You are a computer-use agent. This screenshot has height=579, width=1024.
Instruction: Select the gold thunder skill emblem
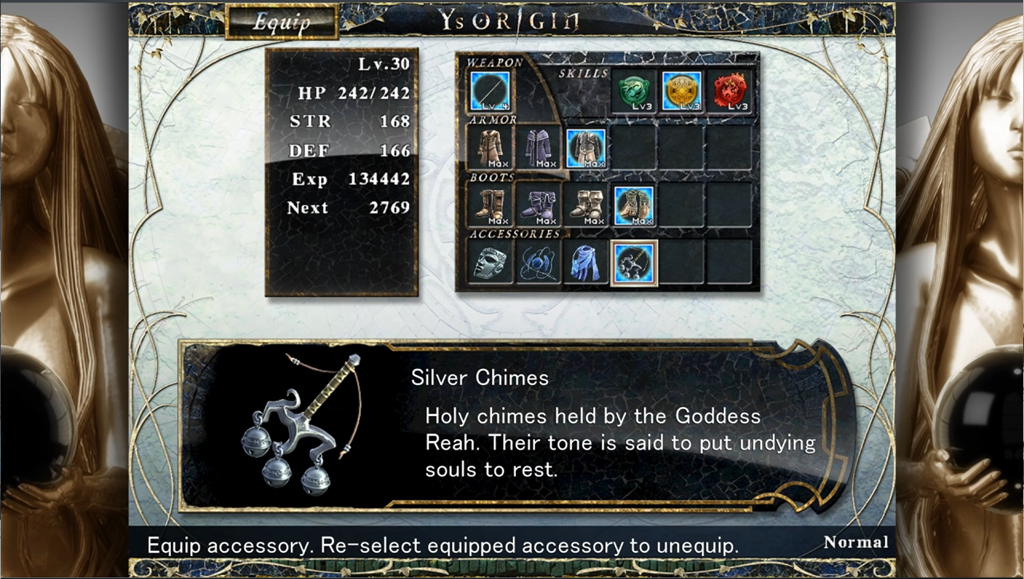click(682, 91)
